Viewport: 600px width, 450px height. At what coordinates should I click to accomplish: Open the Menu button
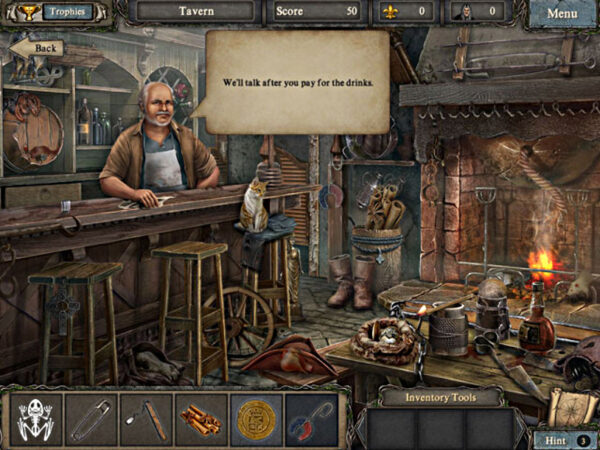(562, 14)
